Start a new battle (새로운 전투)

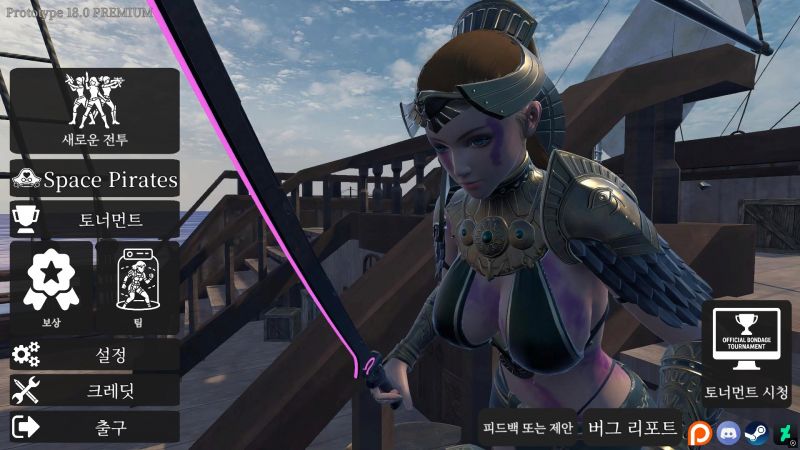[x=95, y=110]
